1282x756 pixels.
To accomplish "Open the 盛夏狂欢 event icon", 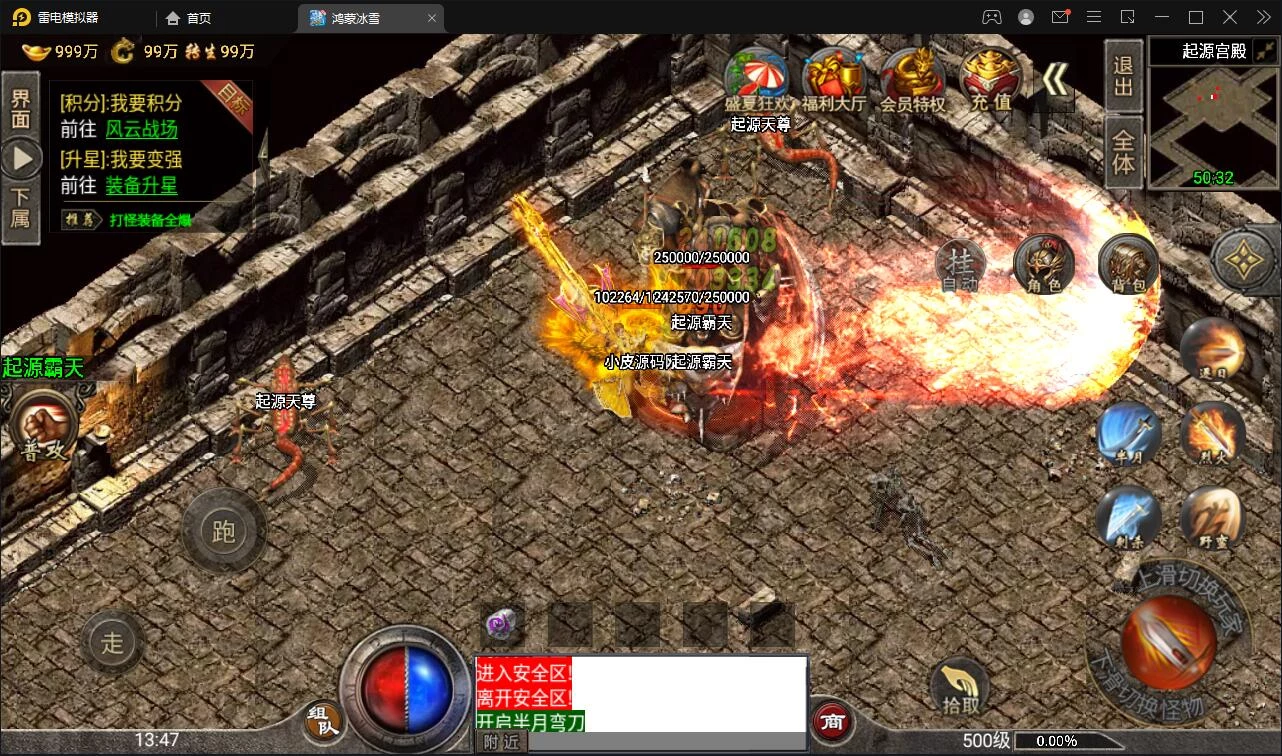I will tap(757, 78).
